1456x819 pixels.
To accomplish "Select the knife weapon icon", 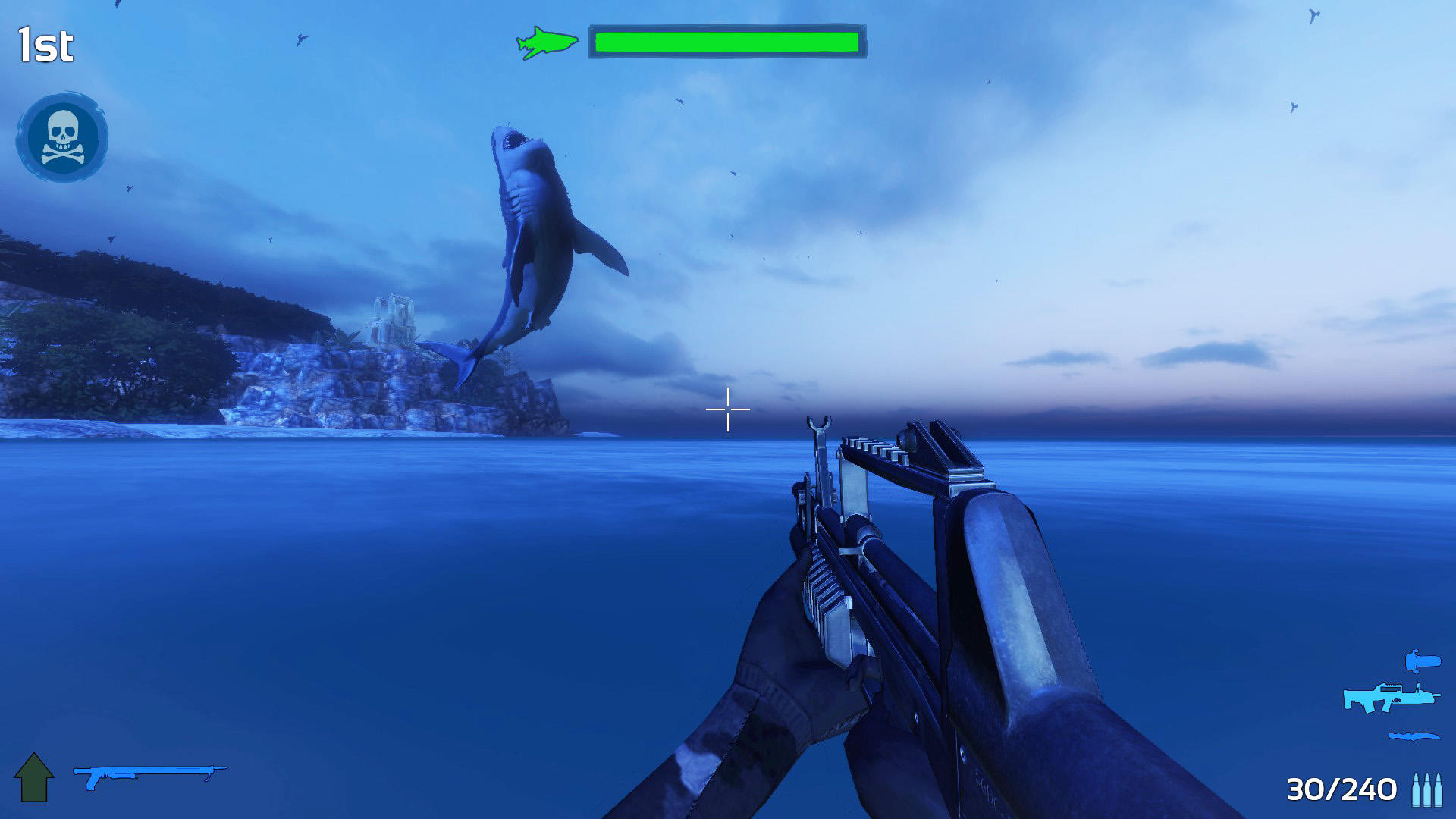I will tap(1412, 735).
